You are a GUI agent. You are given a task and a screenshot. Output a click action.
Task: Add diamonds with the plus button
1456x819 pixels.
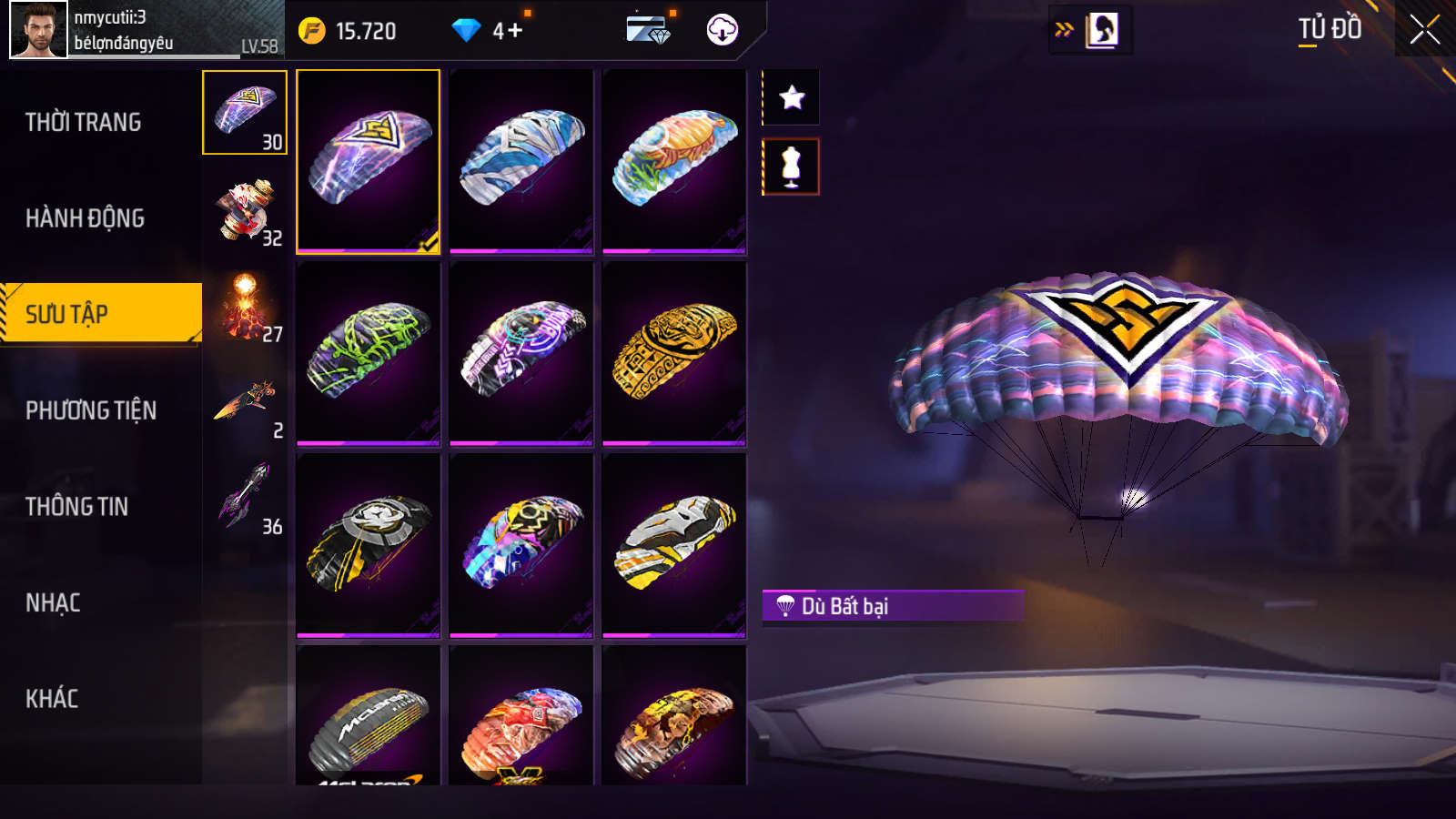515,31
